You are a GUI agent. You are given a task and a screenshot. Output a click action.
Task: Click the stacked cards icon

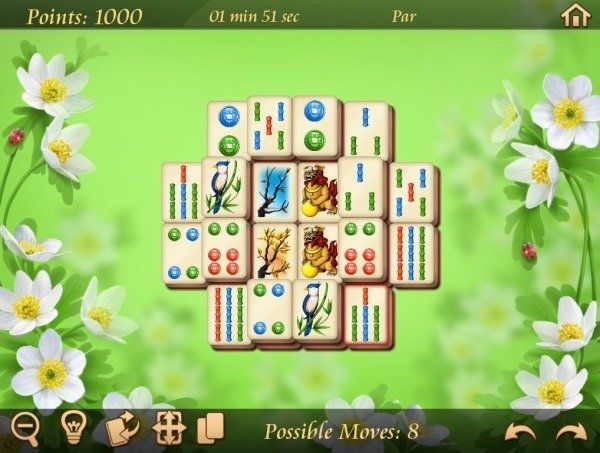(211, 429)
